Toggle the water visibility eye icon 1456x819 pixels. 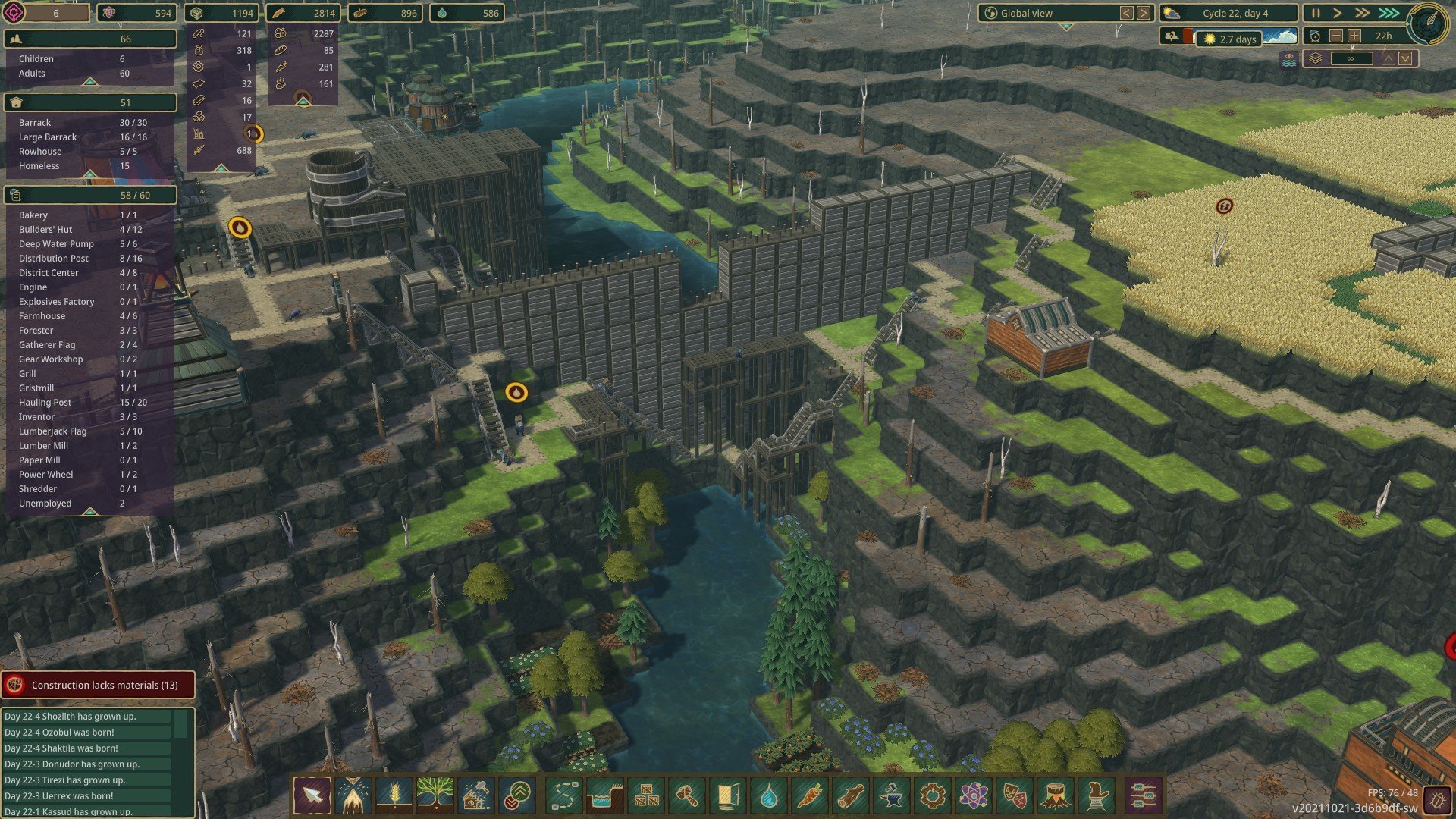click(1288, 59)
